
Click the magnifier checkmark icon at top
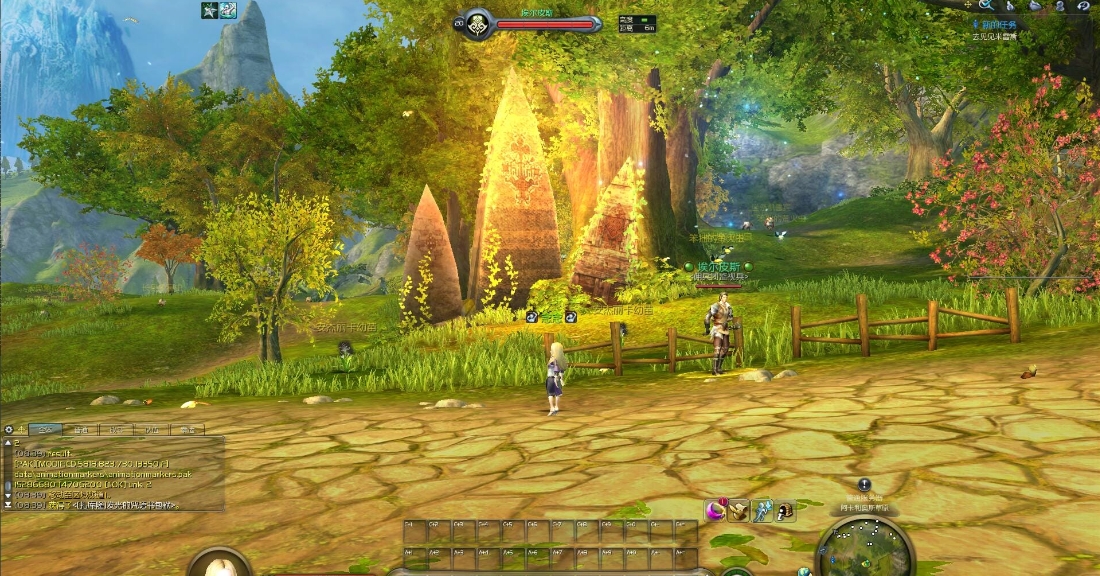[x=986, y=6]
